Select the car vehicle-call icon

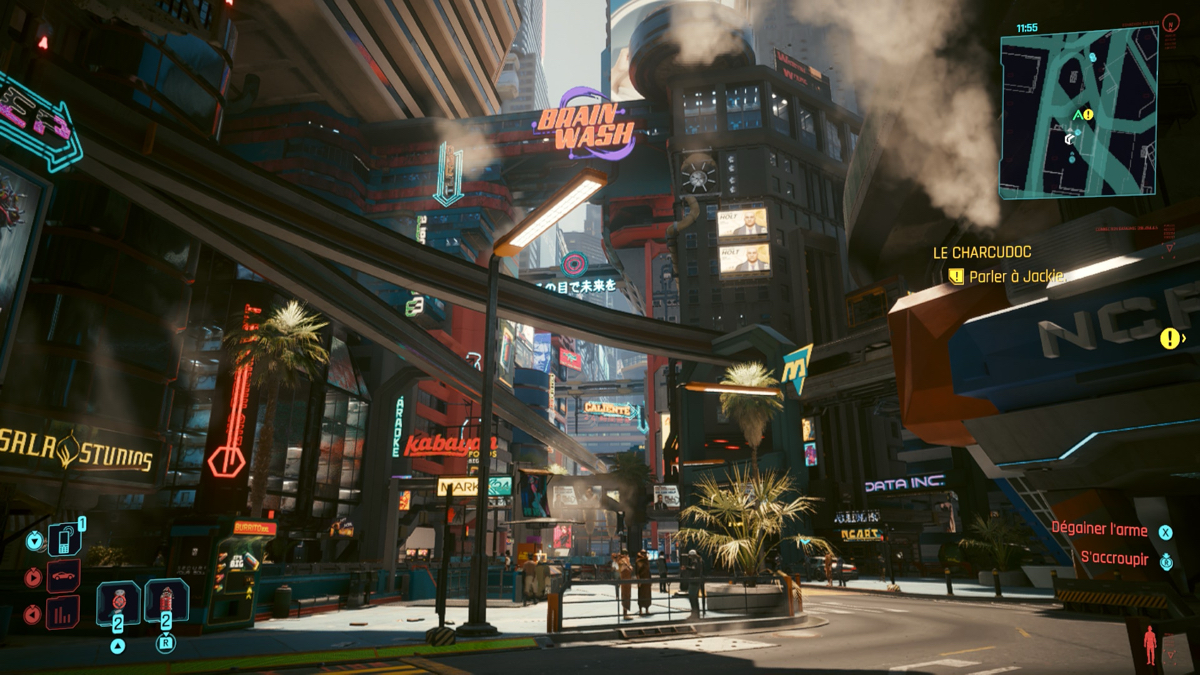coord(63,577)
